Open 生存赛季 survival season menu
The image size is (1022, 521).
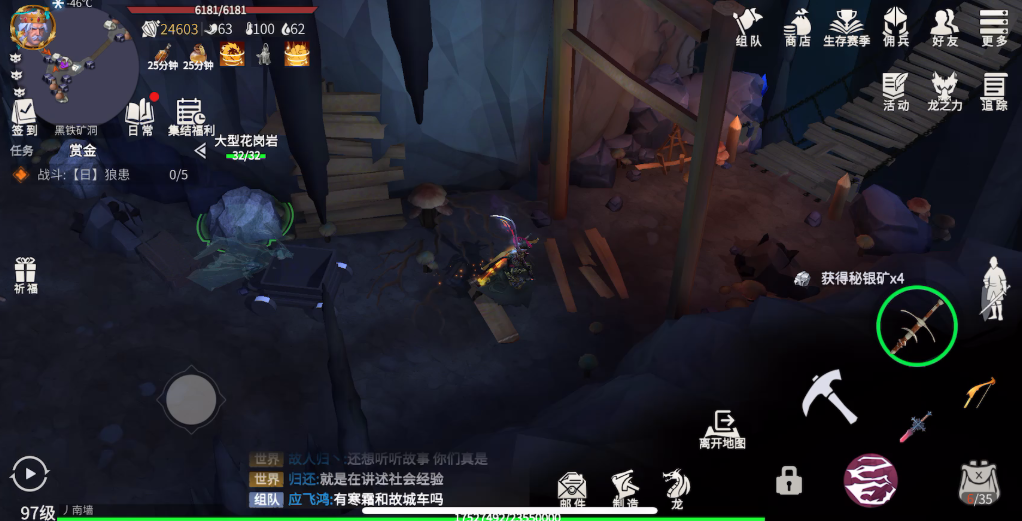846,28
